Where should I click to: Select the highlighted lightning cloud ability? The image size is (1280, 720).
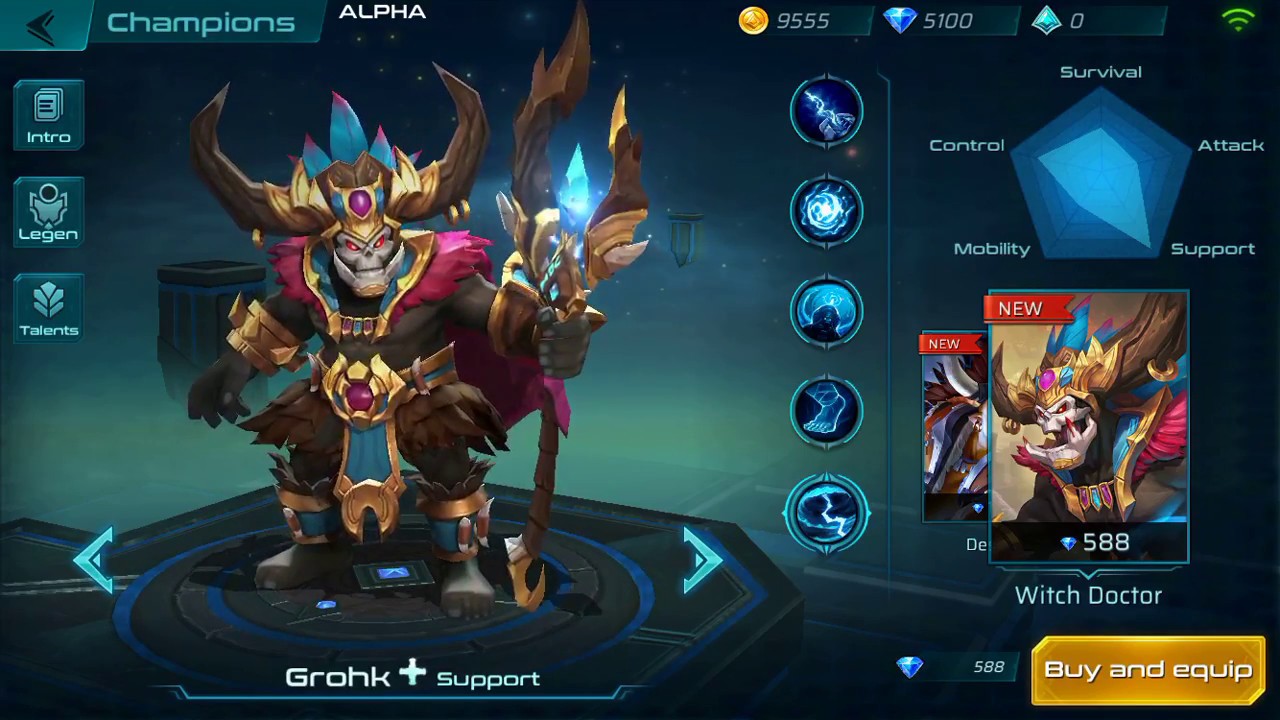pos(827,512)
